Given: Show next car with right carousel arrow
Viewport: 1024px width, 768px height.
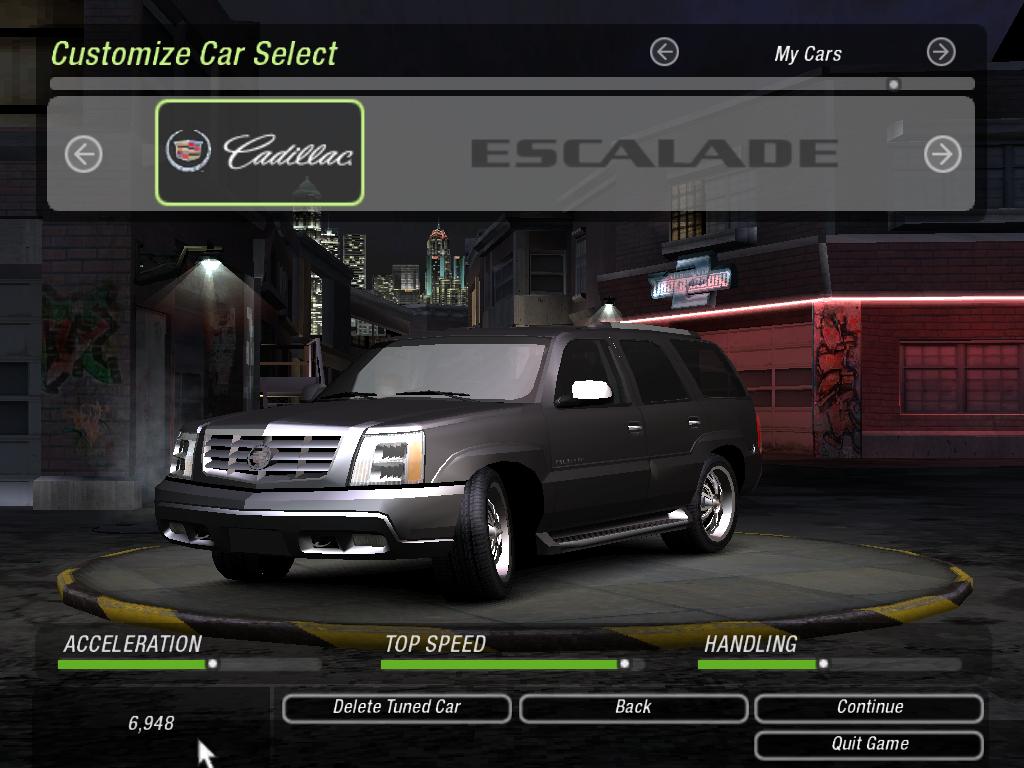Looking at the screenshot, I should click(x=942, y=154).
